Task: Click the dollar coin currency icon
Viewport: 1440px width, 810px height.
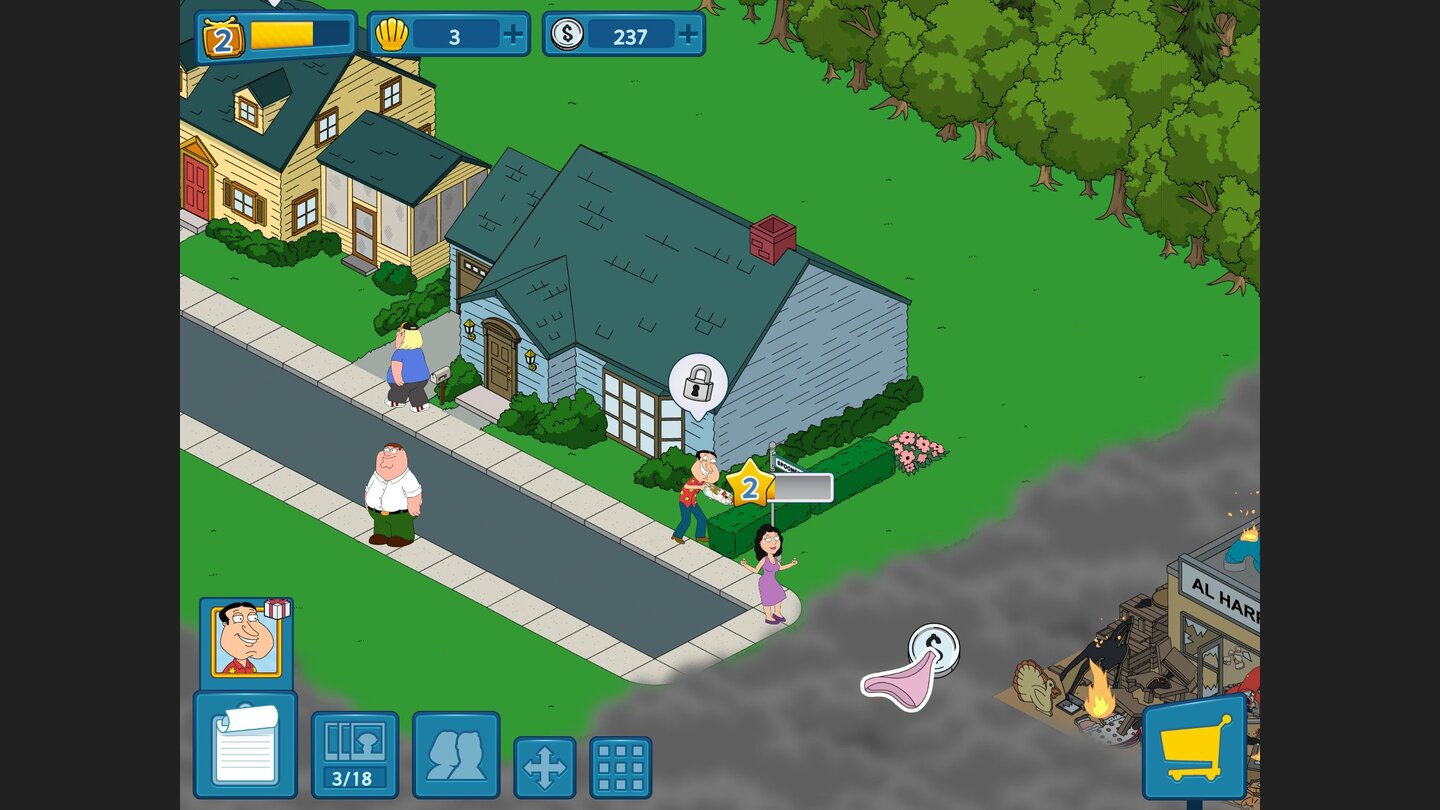Action: tap(570, 33)
